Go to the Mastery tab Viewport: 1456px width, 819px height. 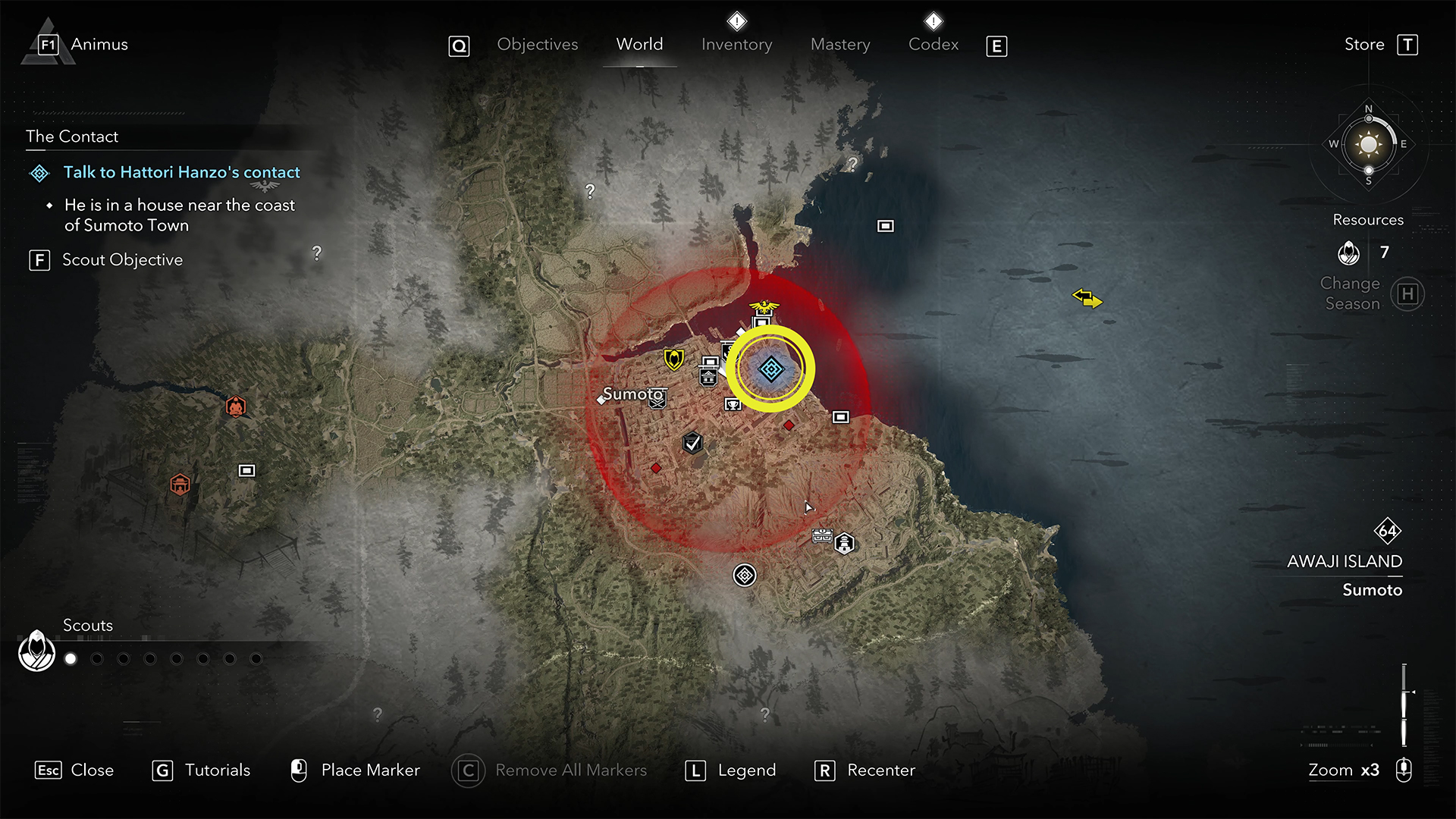[840, 45]
